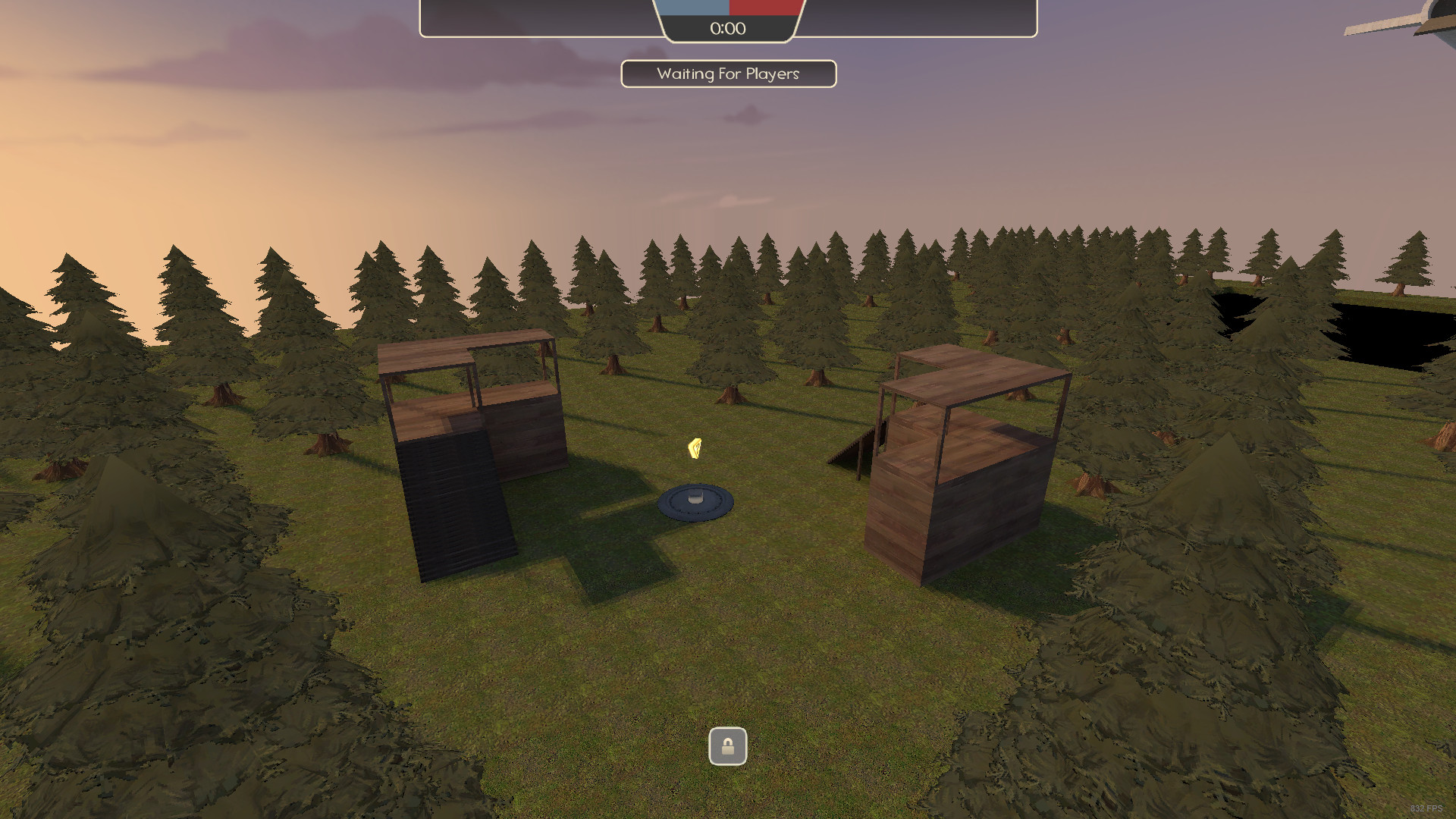Click the padlock control point icon
This screenshot has height=819, width=1456.
click(x=727, y=746)
